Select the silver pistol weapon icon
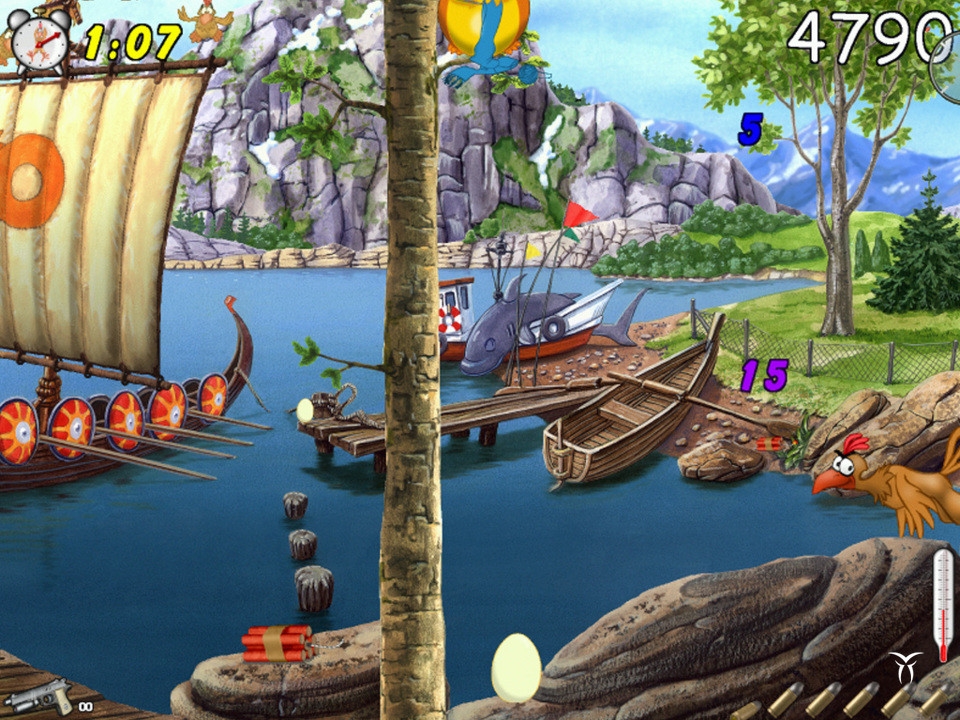 (39, 694)
